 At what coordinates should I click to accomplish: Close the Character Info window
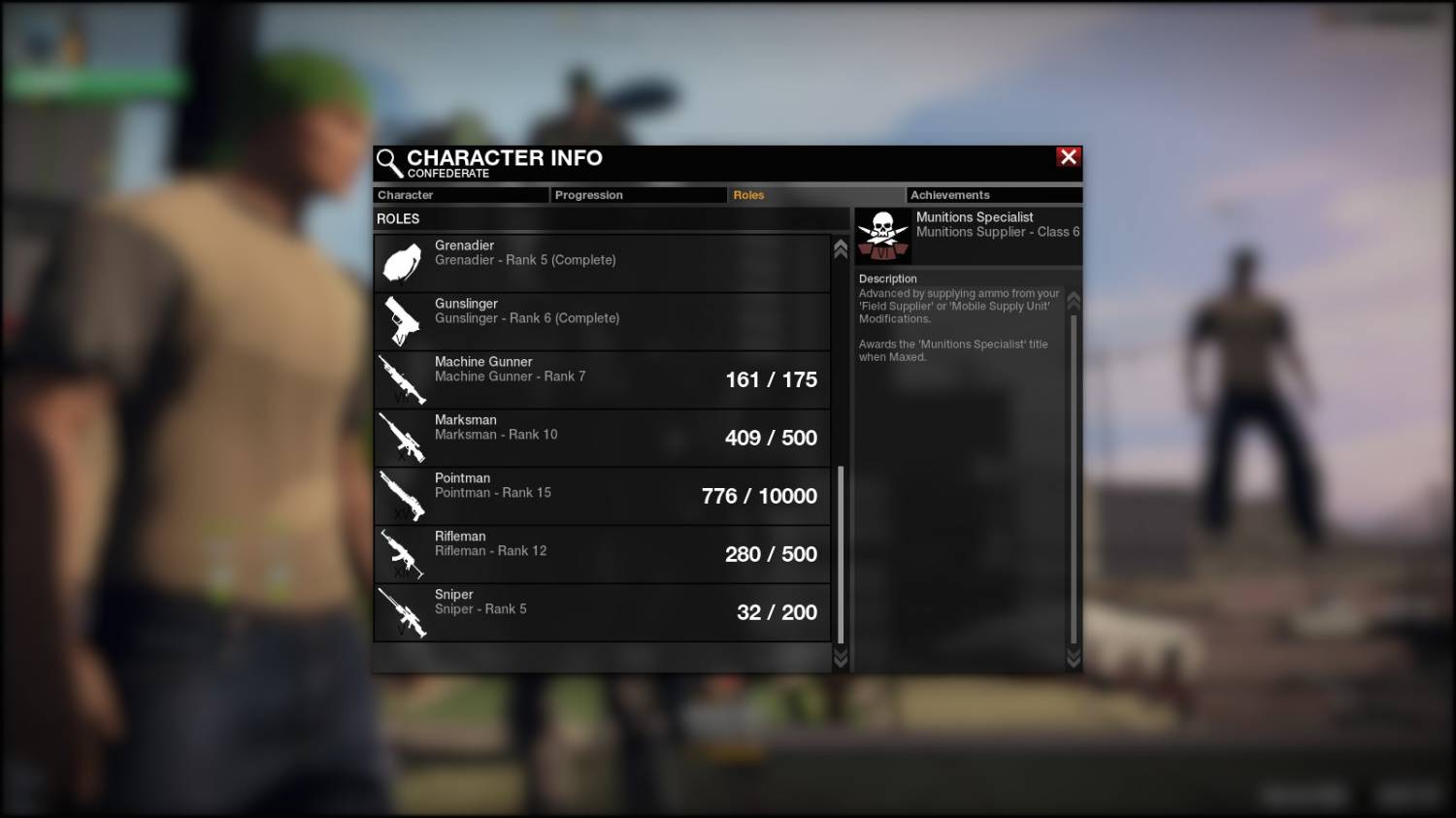(x=1069, y=157)
